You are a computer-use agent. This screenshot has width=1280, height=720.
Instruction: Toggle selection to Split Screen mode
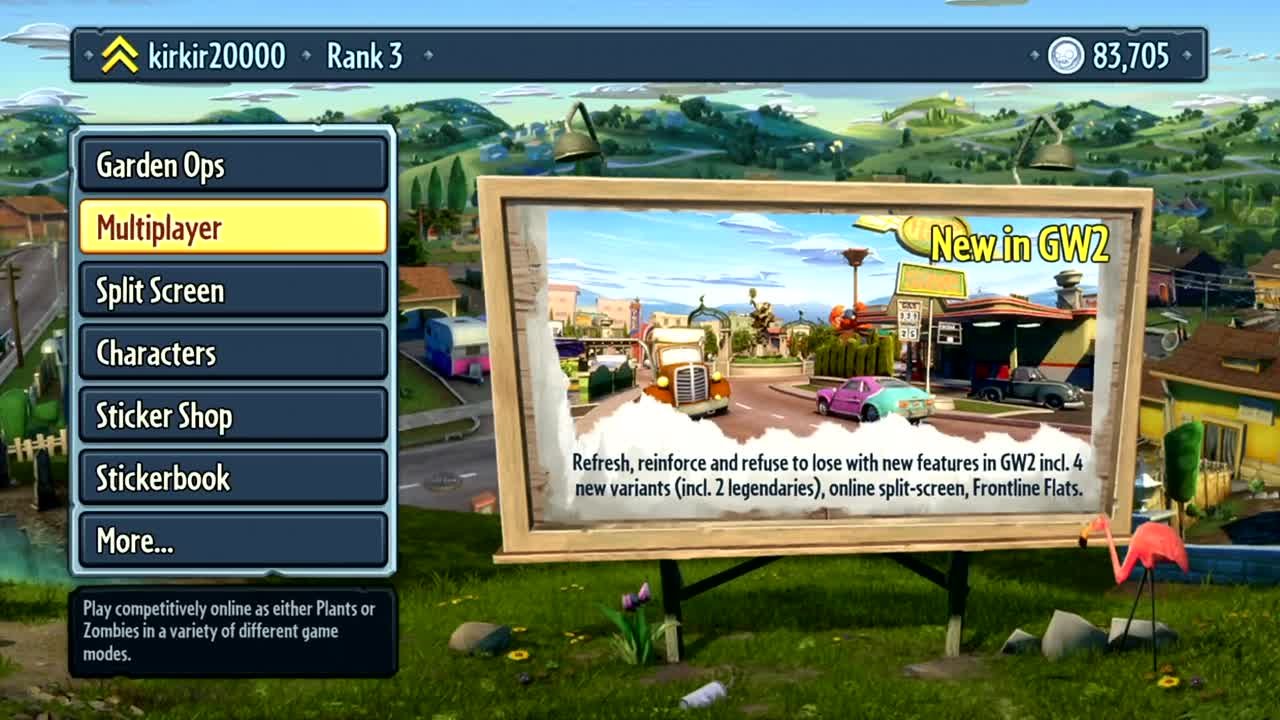pyautogui.click(x=232, y=291)
